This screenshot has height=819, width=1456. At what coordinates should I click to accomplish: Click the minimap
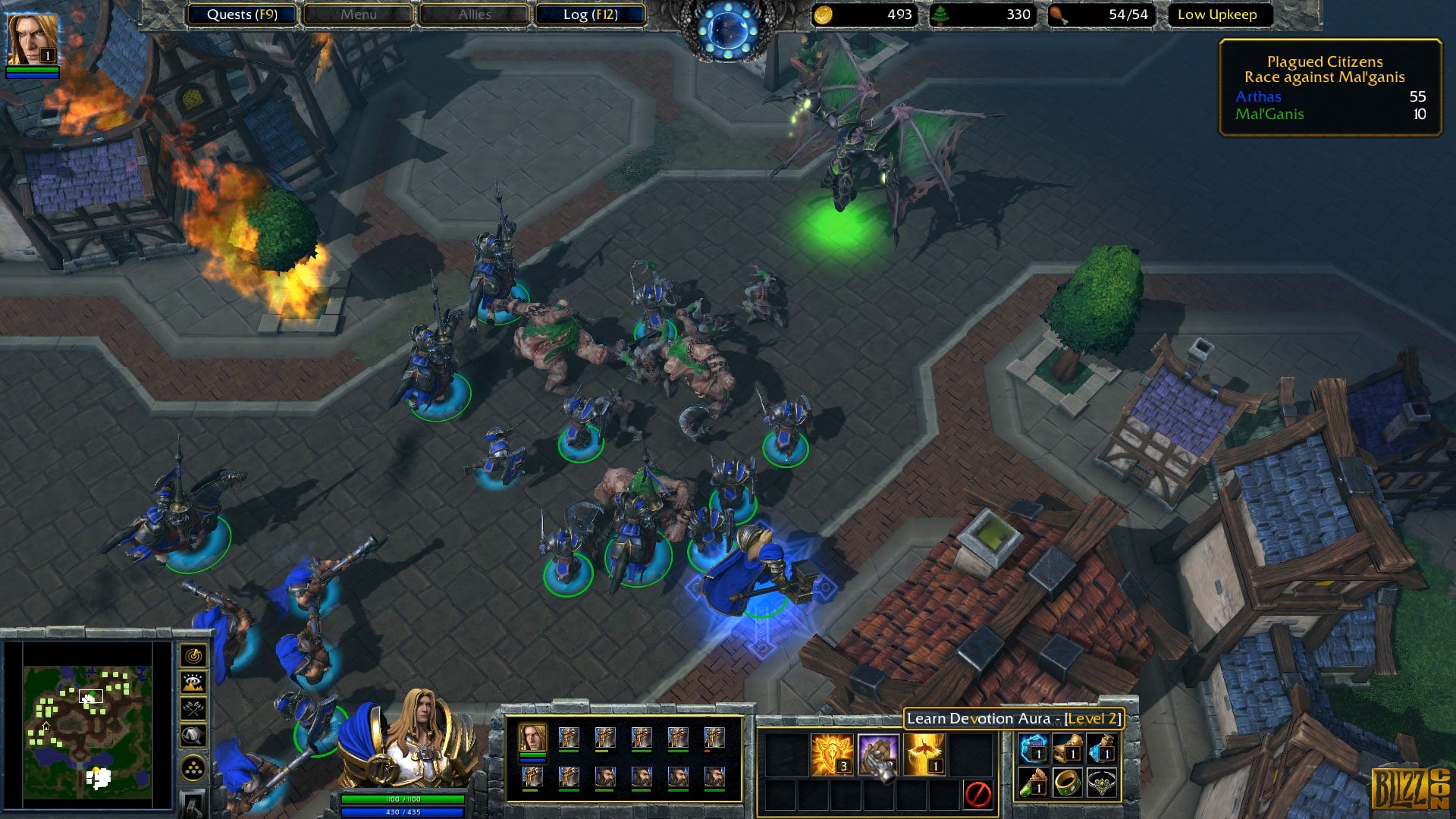pyautogui.click(x=87, y=726)
